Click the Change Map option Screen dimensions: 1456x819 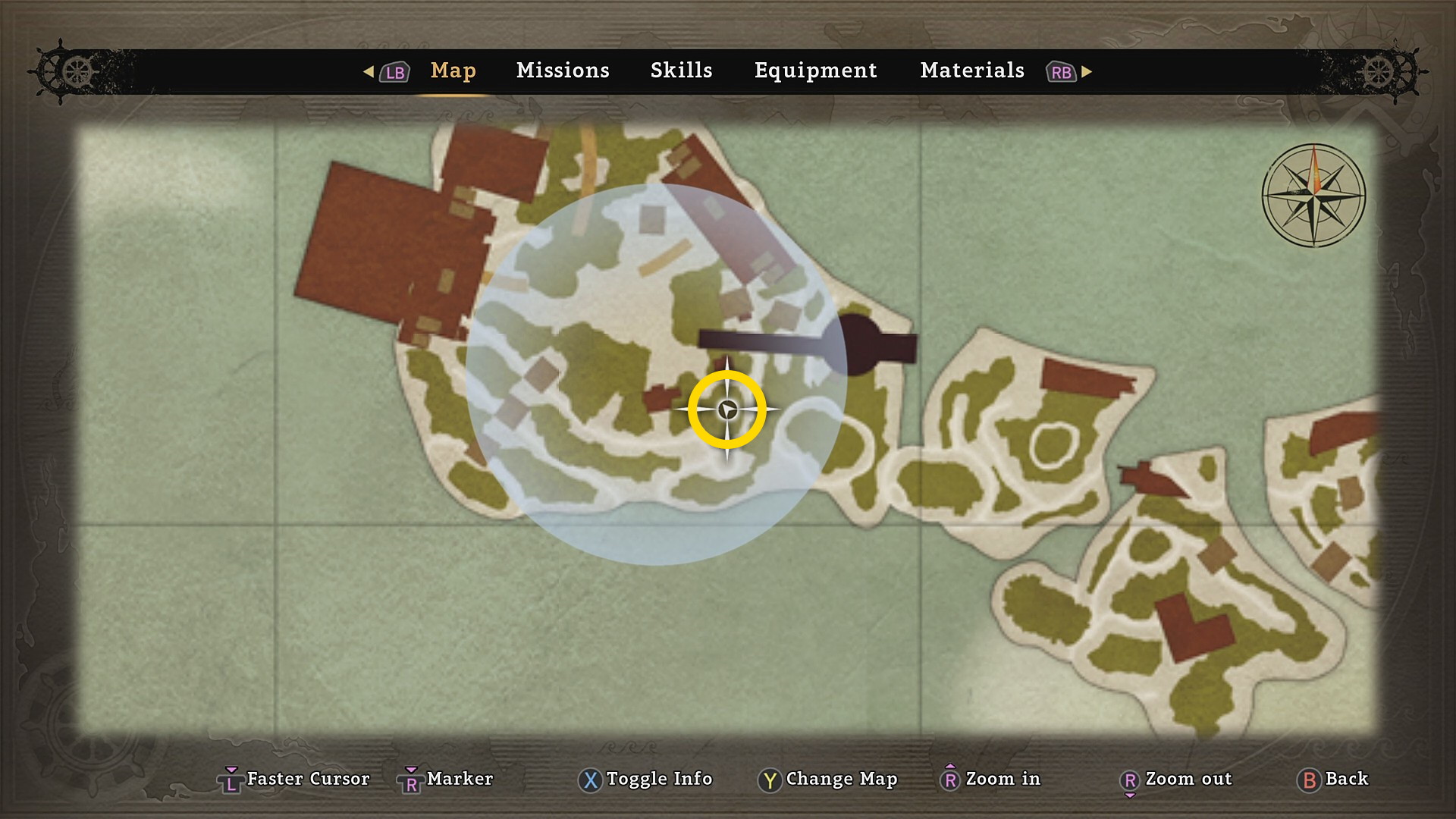tap(828, 779)
